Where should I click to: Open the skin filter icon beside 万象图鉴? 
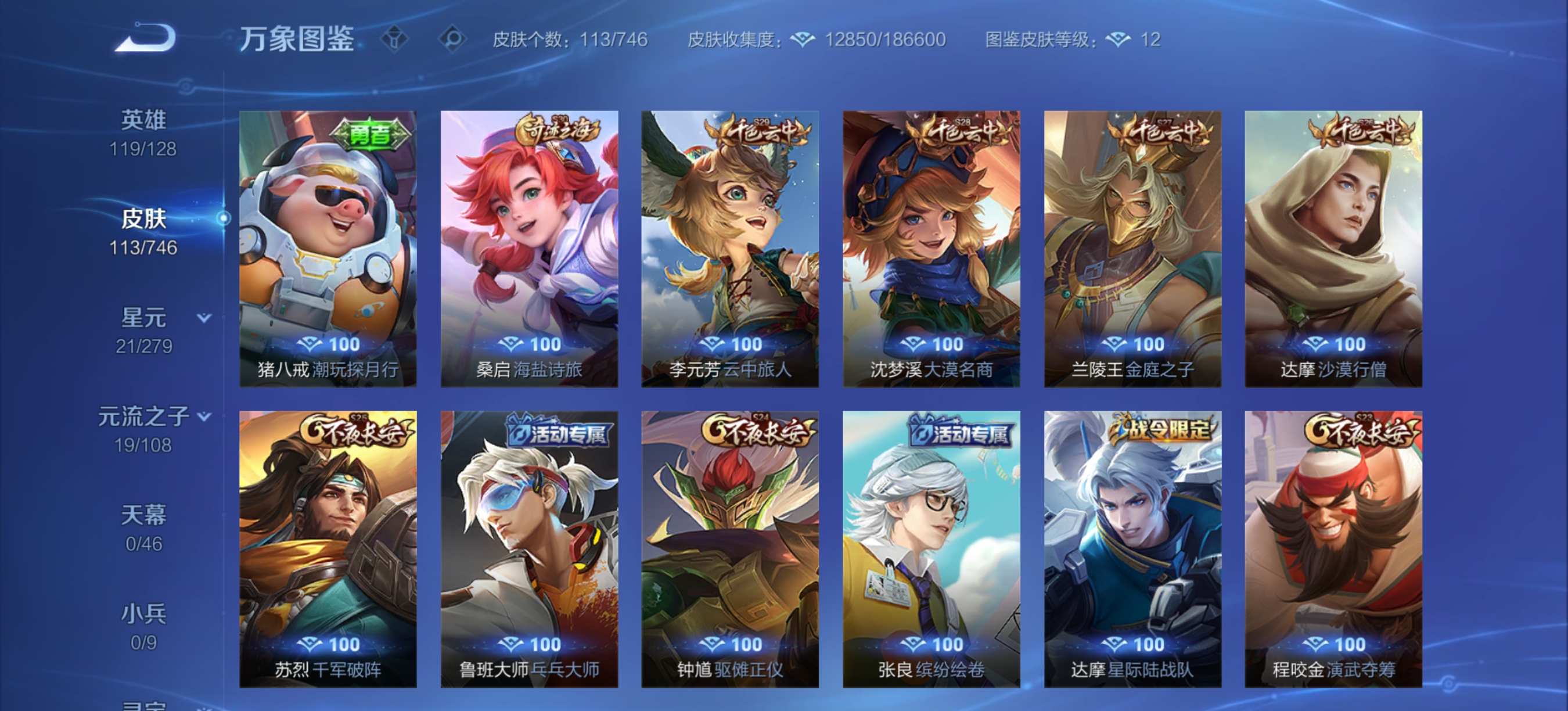394,40
